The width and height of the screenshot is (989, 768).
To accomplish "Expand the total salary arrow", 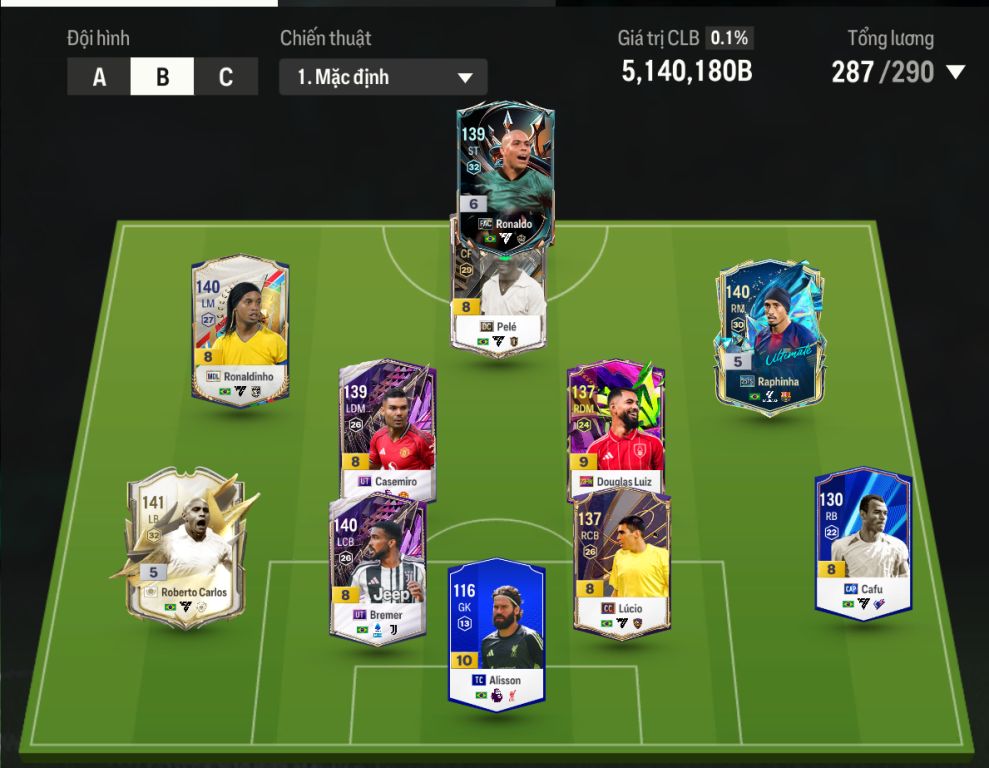I will coord(955,72).
